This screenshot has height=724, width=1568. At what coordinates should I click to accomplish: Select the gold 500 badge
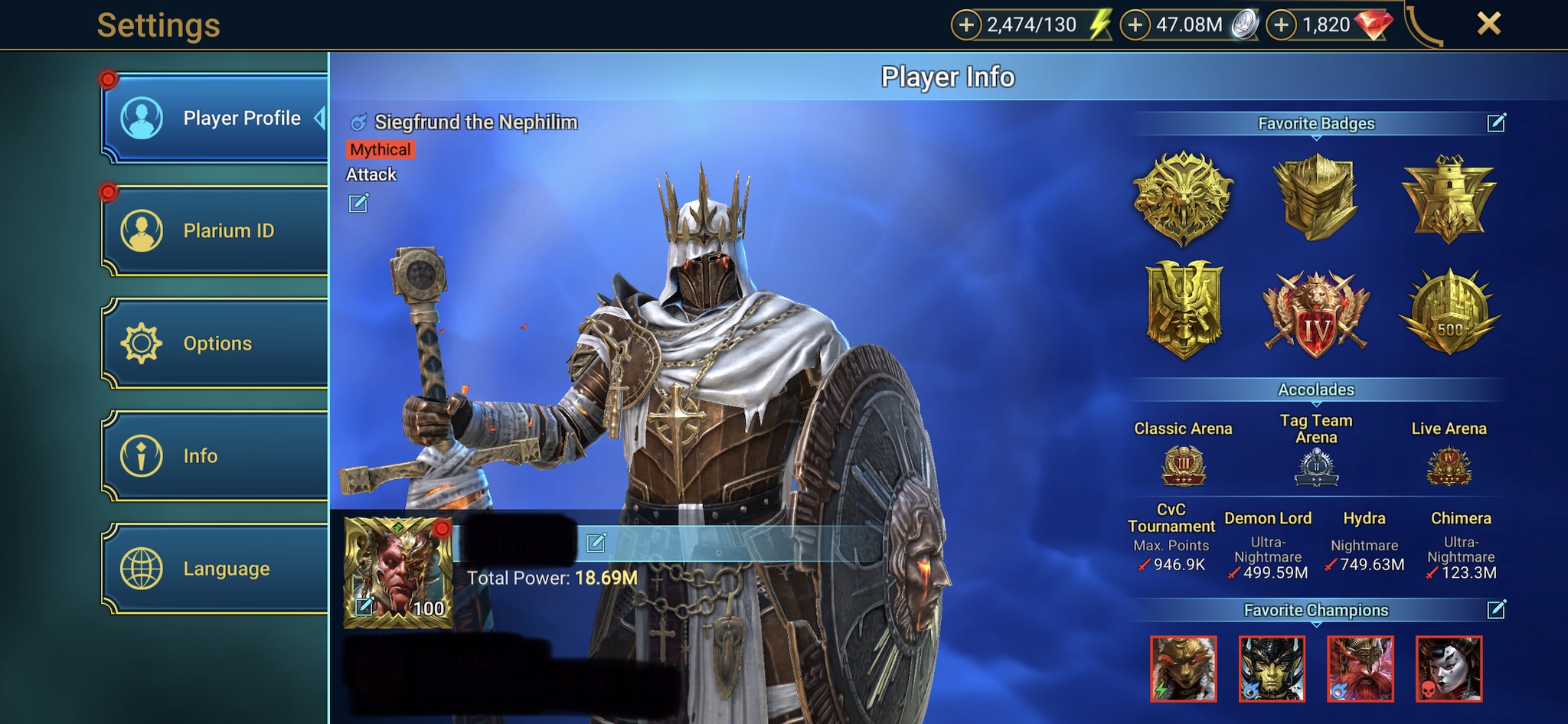tap(1449, 314)
